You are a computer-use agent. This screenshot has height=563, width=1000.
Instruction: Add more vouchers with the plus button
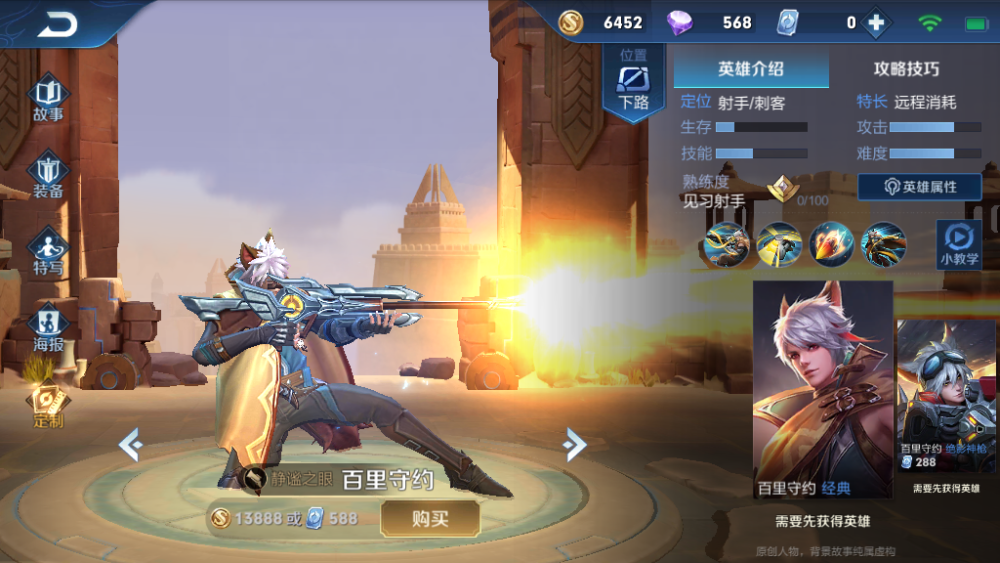click(876, 22)
